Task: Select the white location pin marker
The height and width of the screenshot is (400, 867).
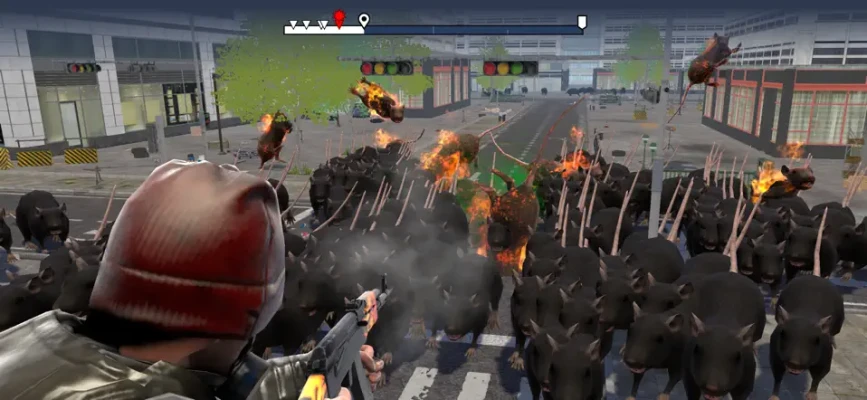Action: click(364, 20)
